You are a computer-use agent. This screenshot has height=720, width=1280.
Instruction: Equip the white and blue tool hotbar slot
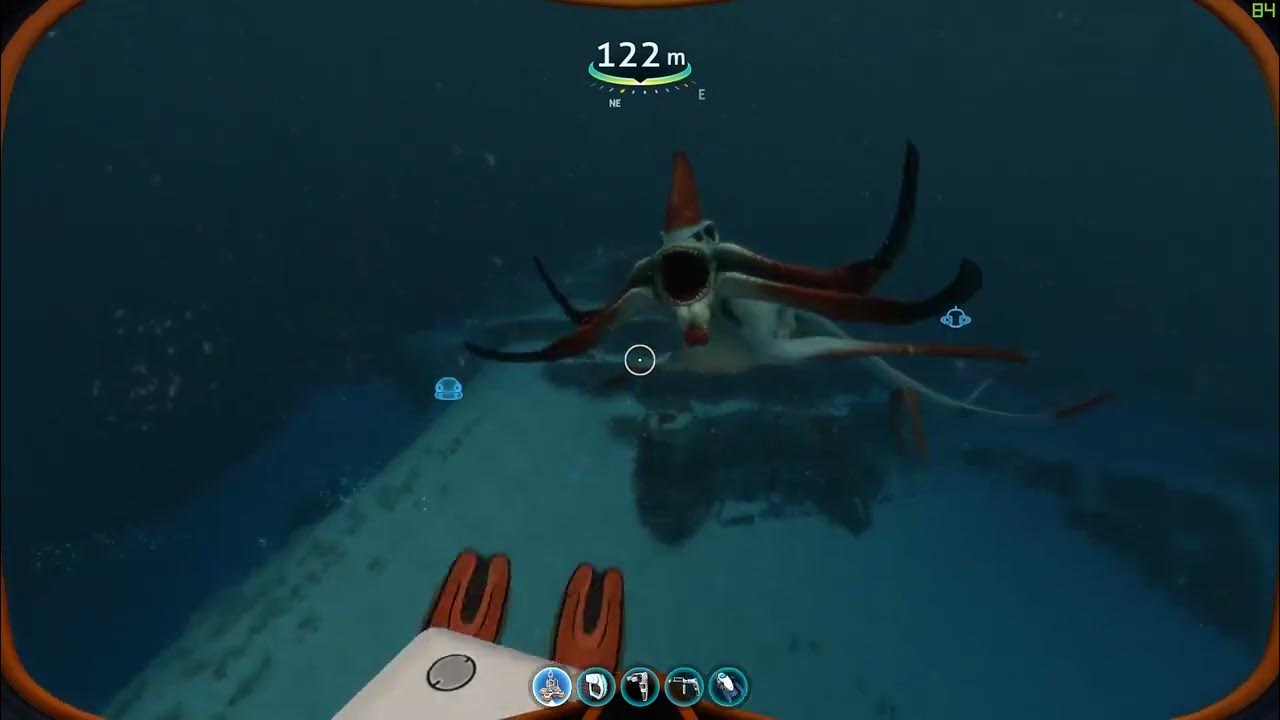tap(728, 687)
